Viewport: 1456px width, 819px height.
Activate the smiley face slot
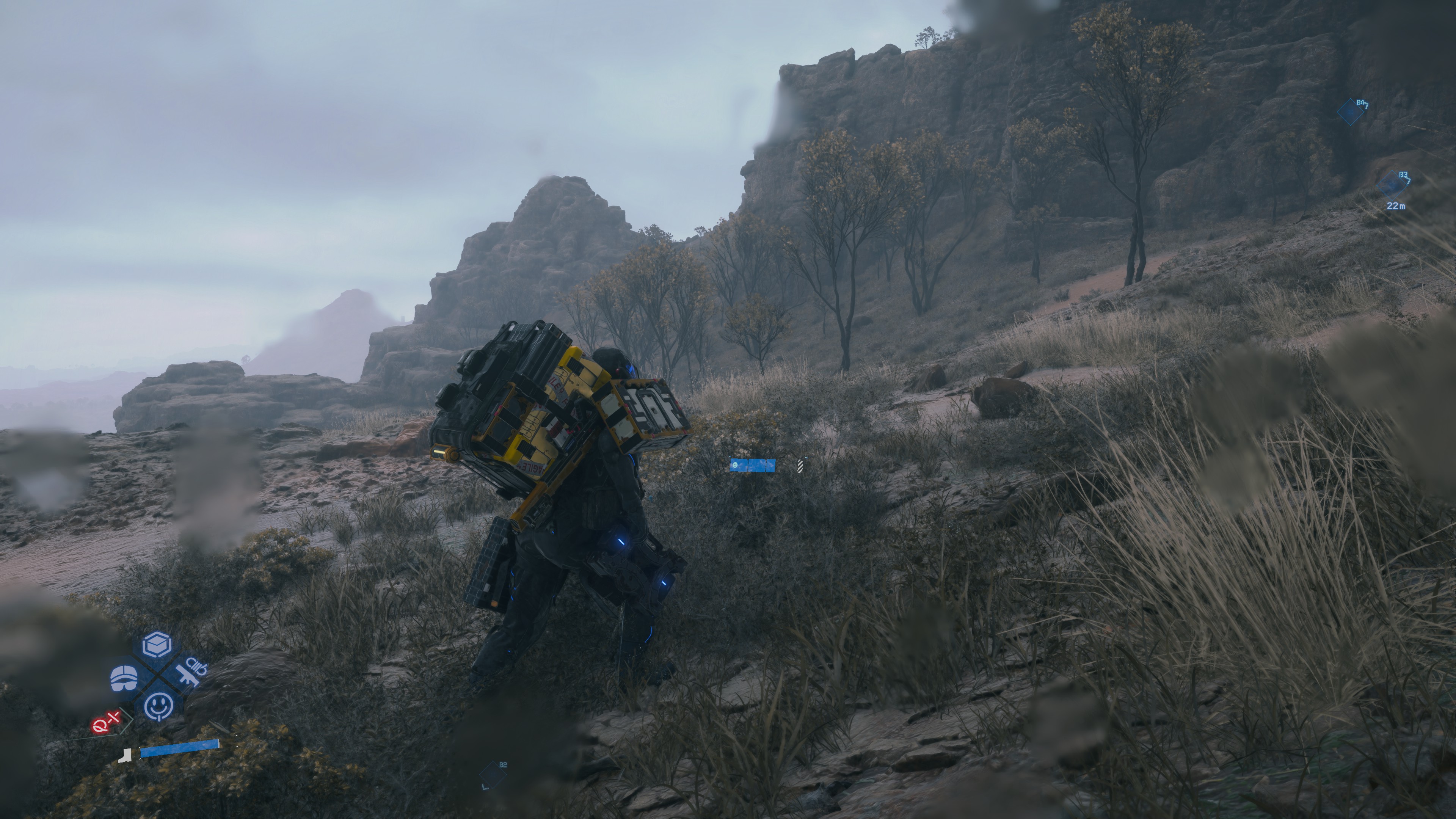click(x=158, y=706)
